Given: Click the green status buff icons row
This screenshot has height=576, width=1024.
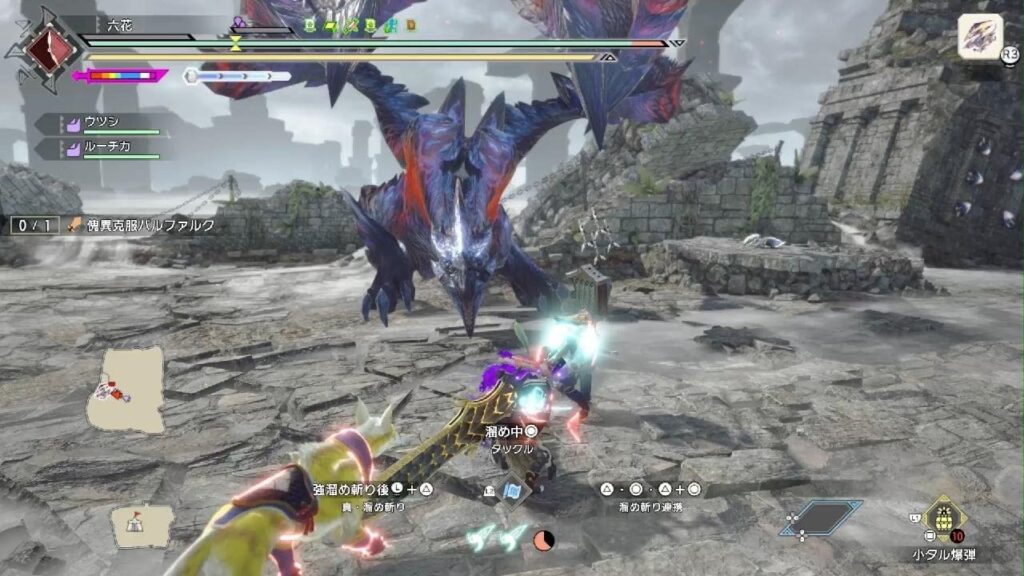Looking at the screenshot, I should coord(359,24).
